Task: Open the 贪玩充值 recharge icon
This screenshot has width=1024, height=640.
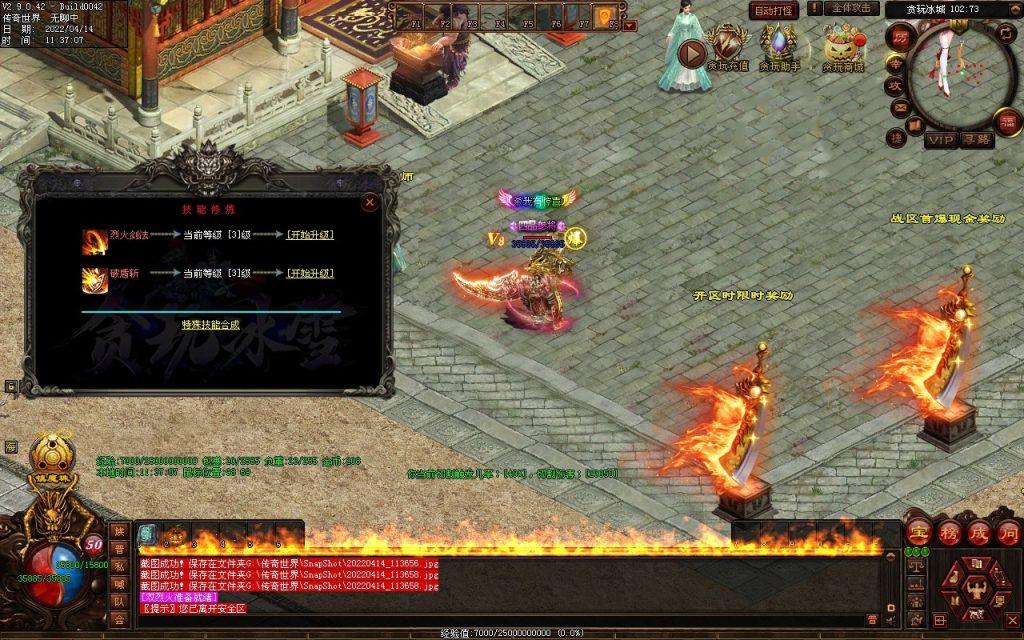Action: click(728, 48)
